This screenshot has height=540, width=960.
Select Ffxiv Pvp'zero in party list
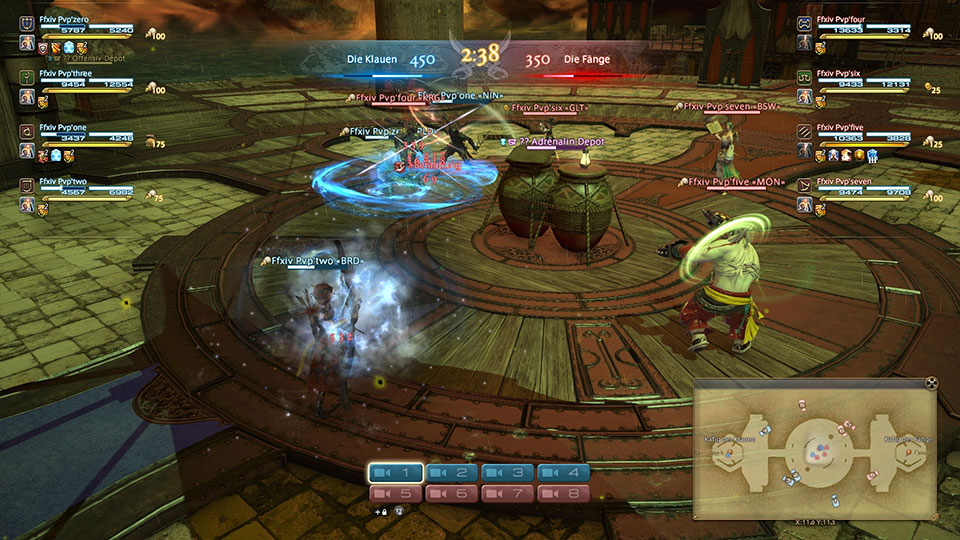tap(68, 19)
